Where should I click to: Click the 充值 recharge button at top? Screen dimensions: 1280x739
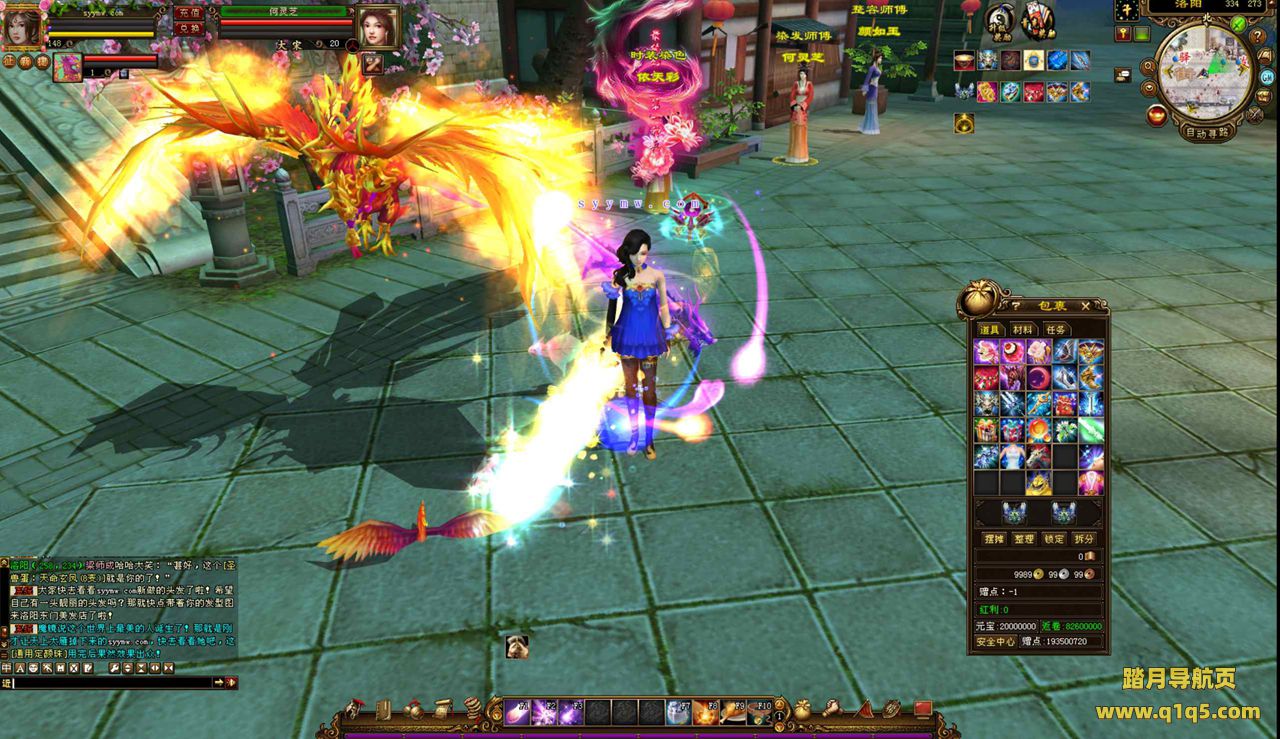[189, 13]
